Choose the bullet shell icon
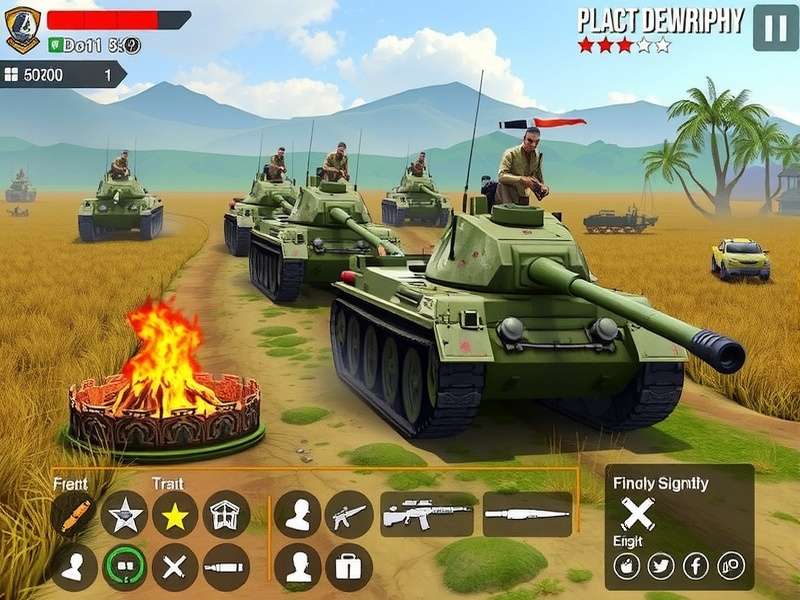Screen dimensions: 800x600 tap(227, 567)
